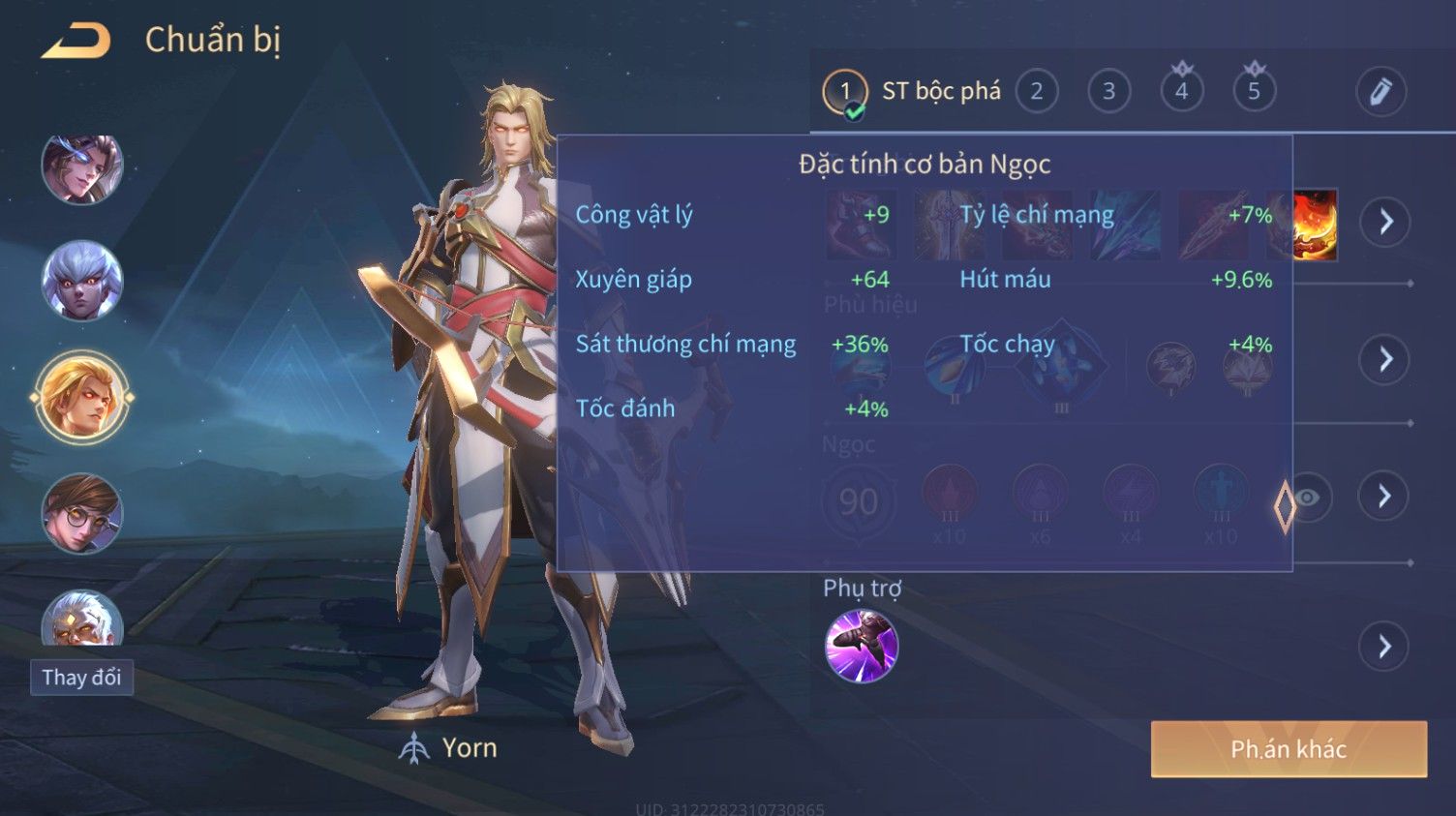
Task: Select the selected Yorn hero portrait
Action: pyautogui.click(x=82, y=398)
